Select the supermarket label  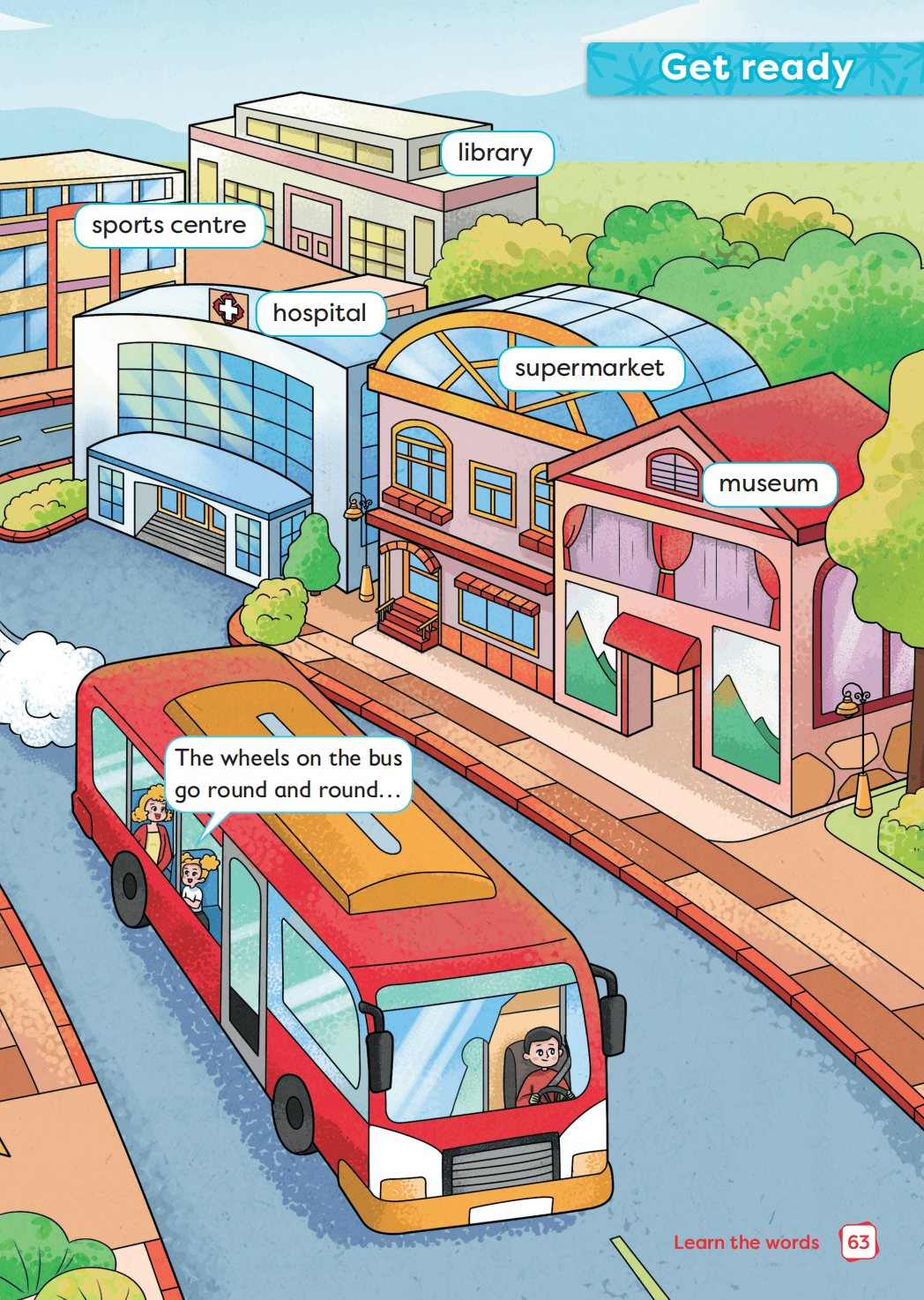pyautogui.click(x=590, y=369)
